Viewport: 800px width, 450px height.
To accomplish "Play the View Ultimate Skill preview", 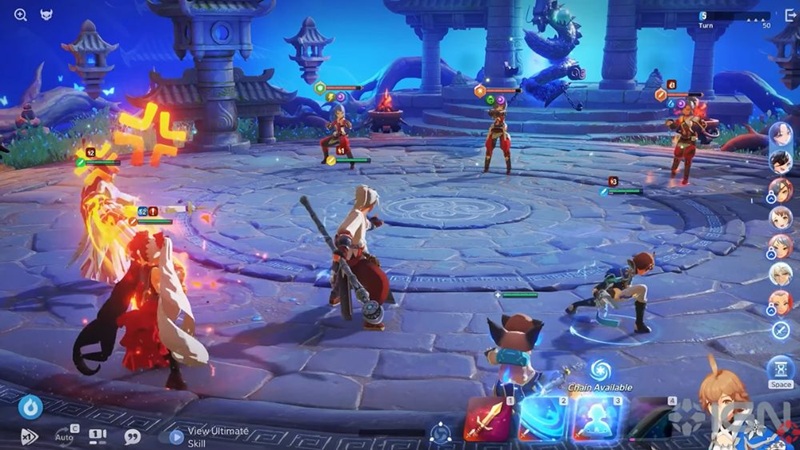I will tap(176, 436).
